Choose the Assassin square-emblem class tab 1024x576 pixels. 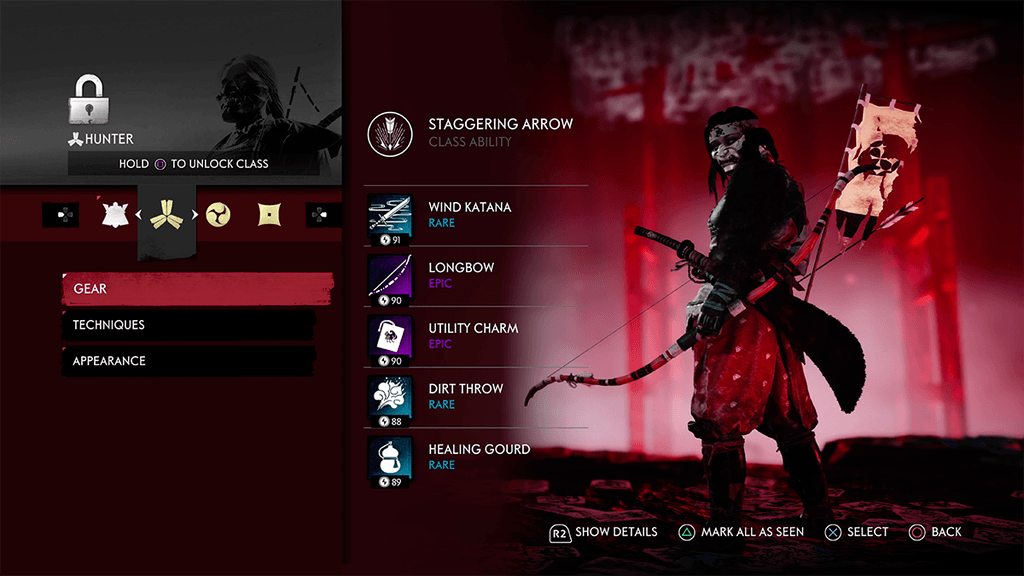pos(268,214)
